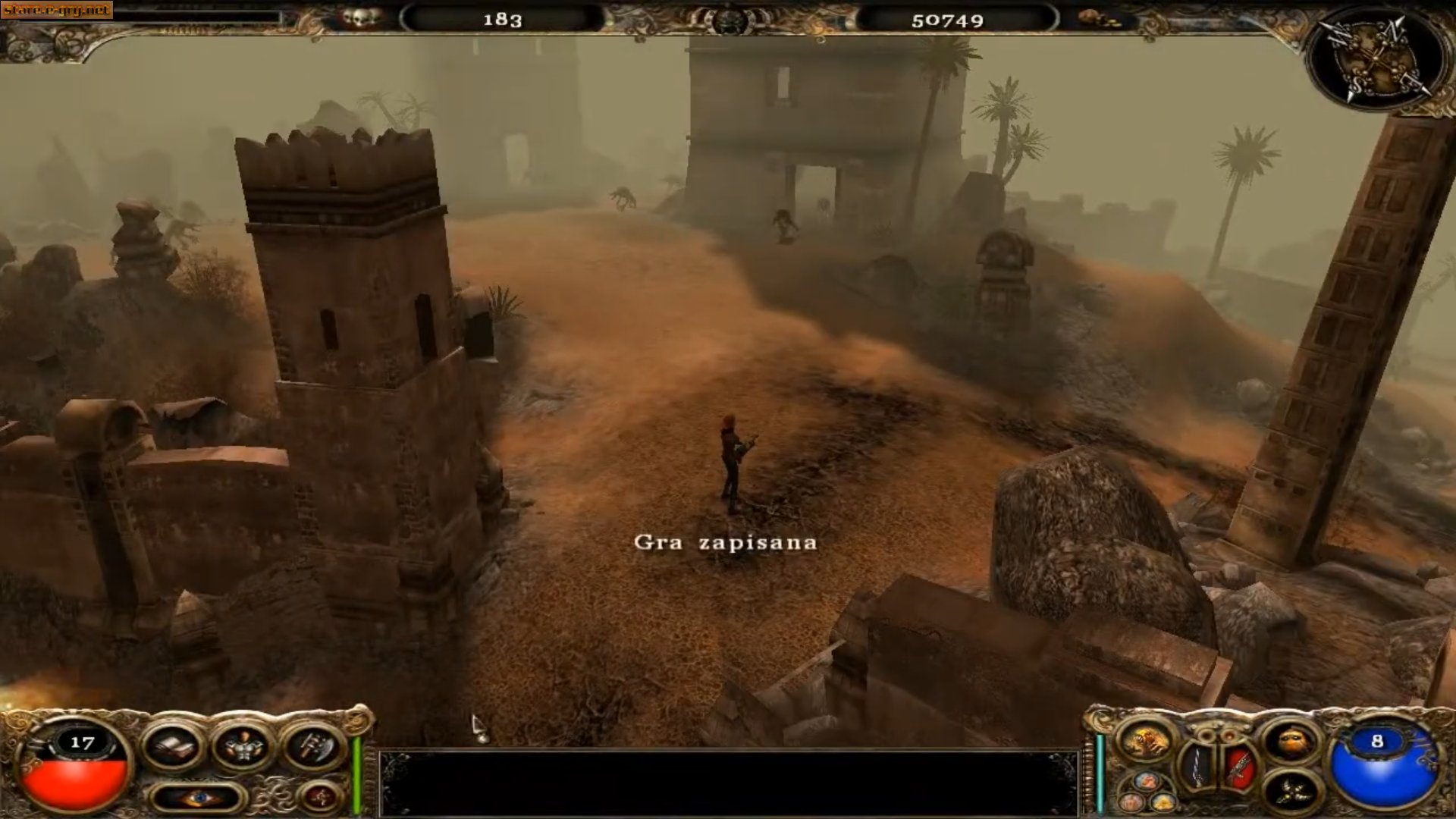Toggle the eye button
This screenshot has height=819, width=1456.
pos(198,798)
